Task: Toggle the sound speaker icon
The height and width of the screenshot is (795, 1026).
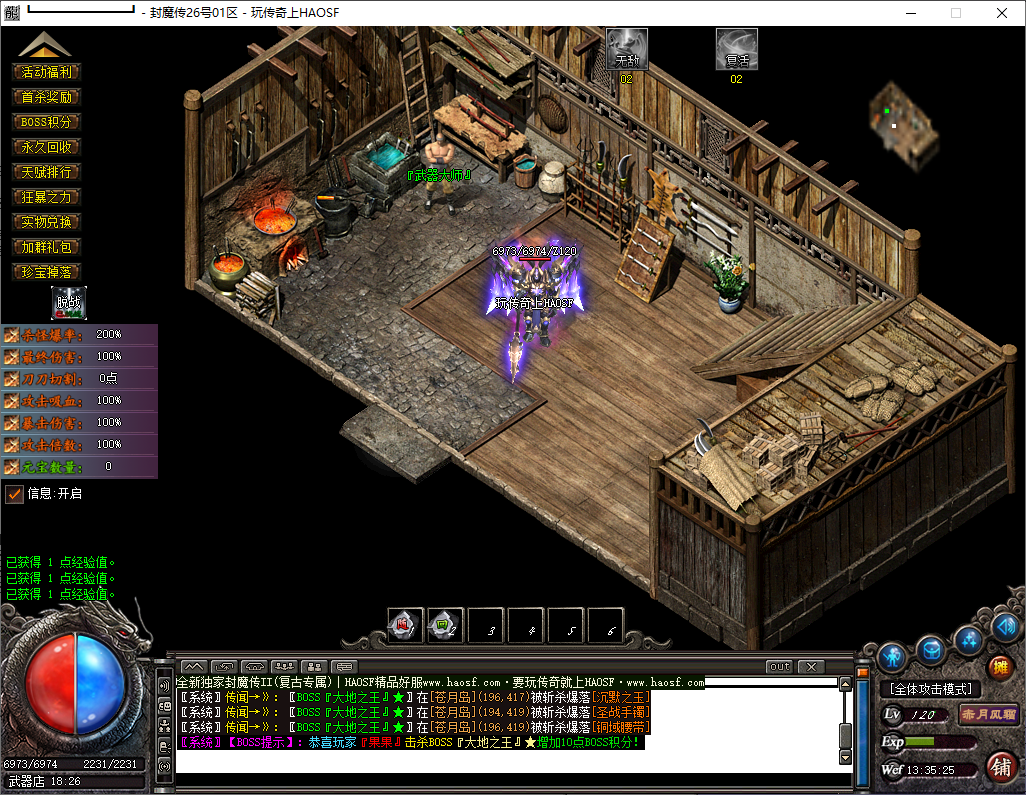Action: [x=1007, y=628]
